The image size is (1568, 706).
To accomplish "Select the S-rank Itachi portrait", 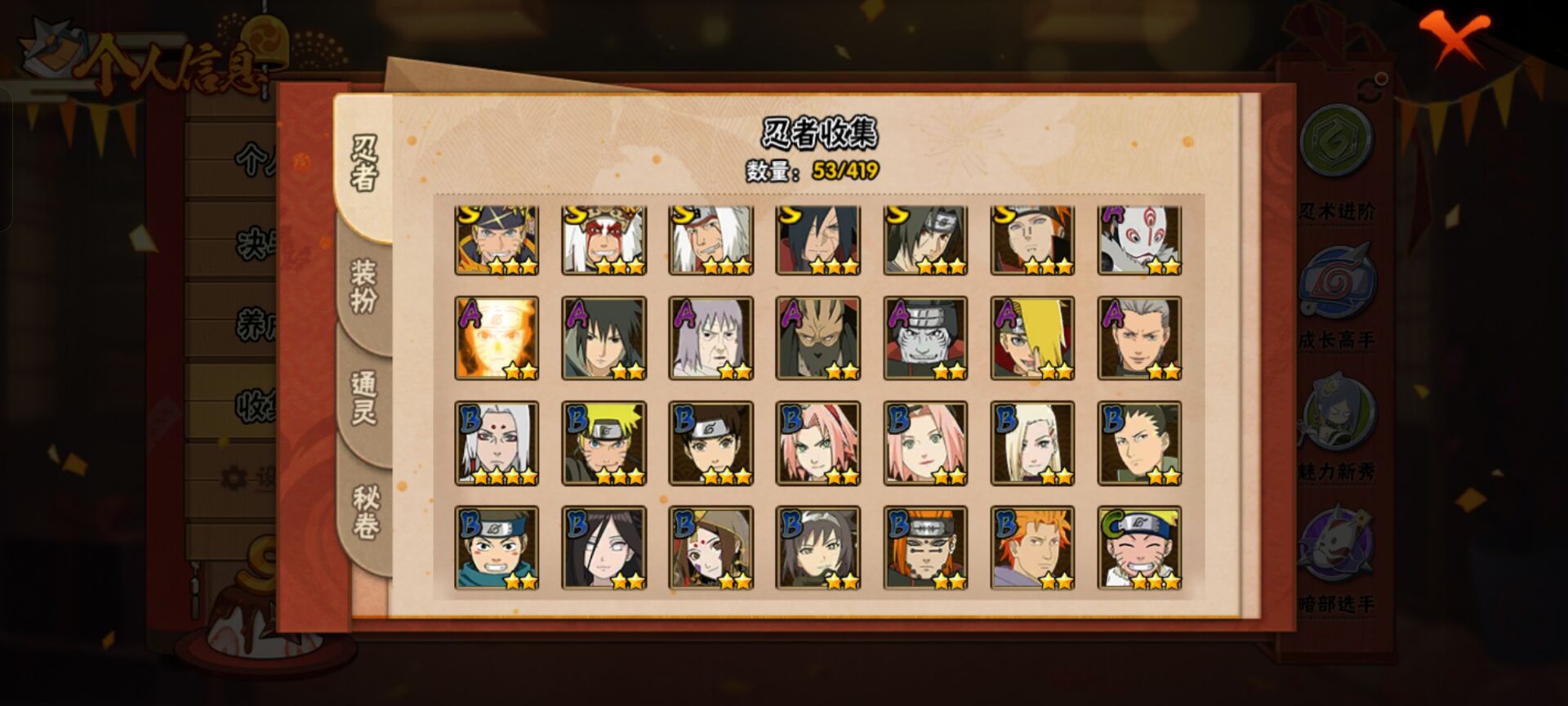I will [x=925, y=240].
